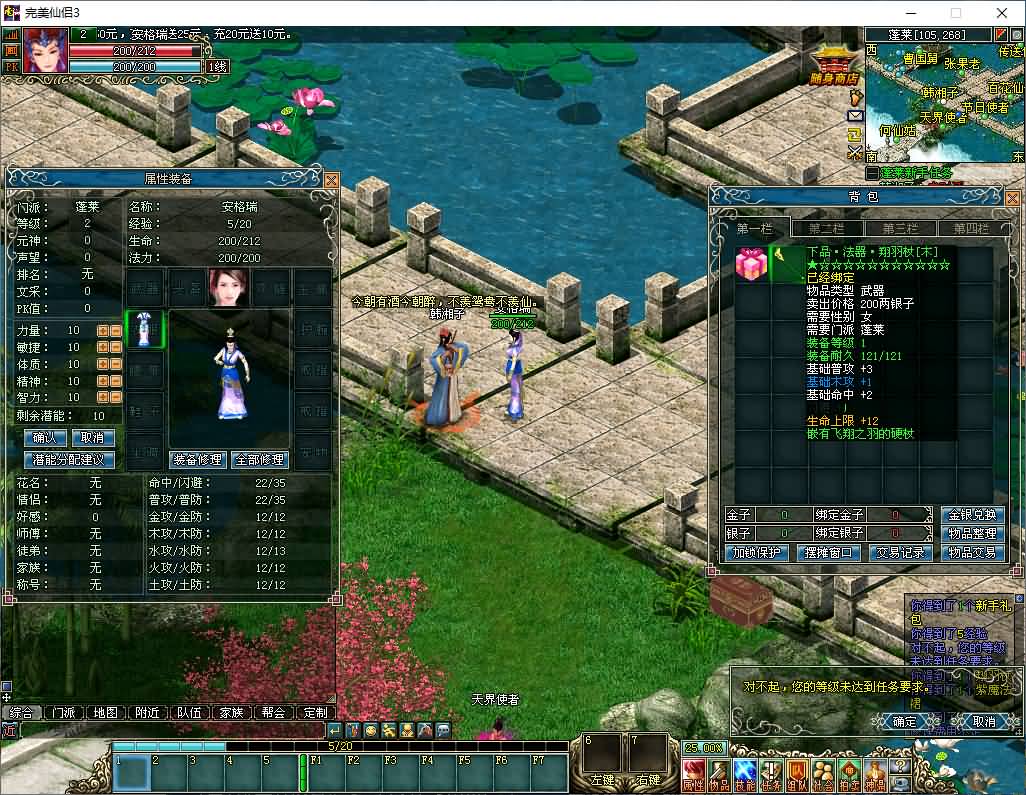Image resolution: width=1026 pixels, height=795 pixels.
Task: Close the 属性装备 character panel
Action: pyautogui.click(x=331, y=180)
